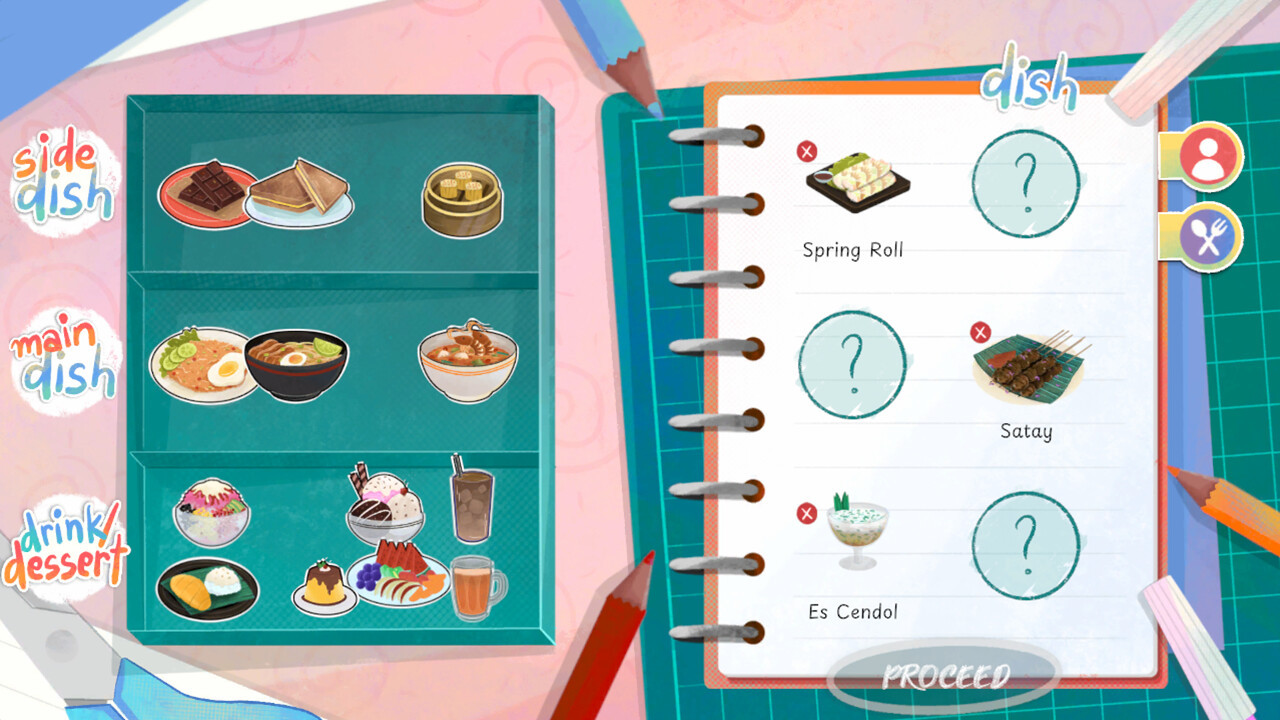This screenshot has width=1280, height=720.
Task: Select the shaved ice dessert bowl
Action: (x=211, y=511)
